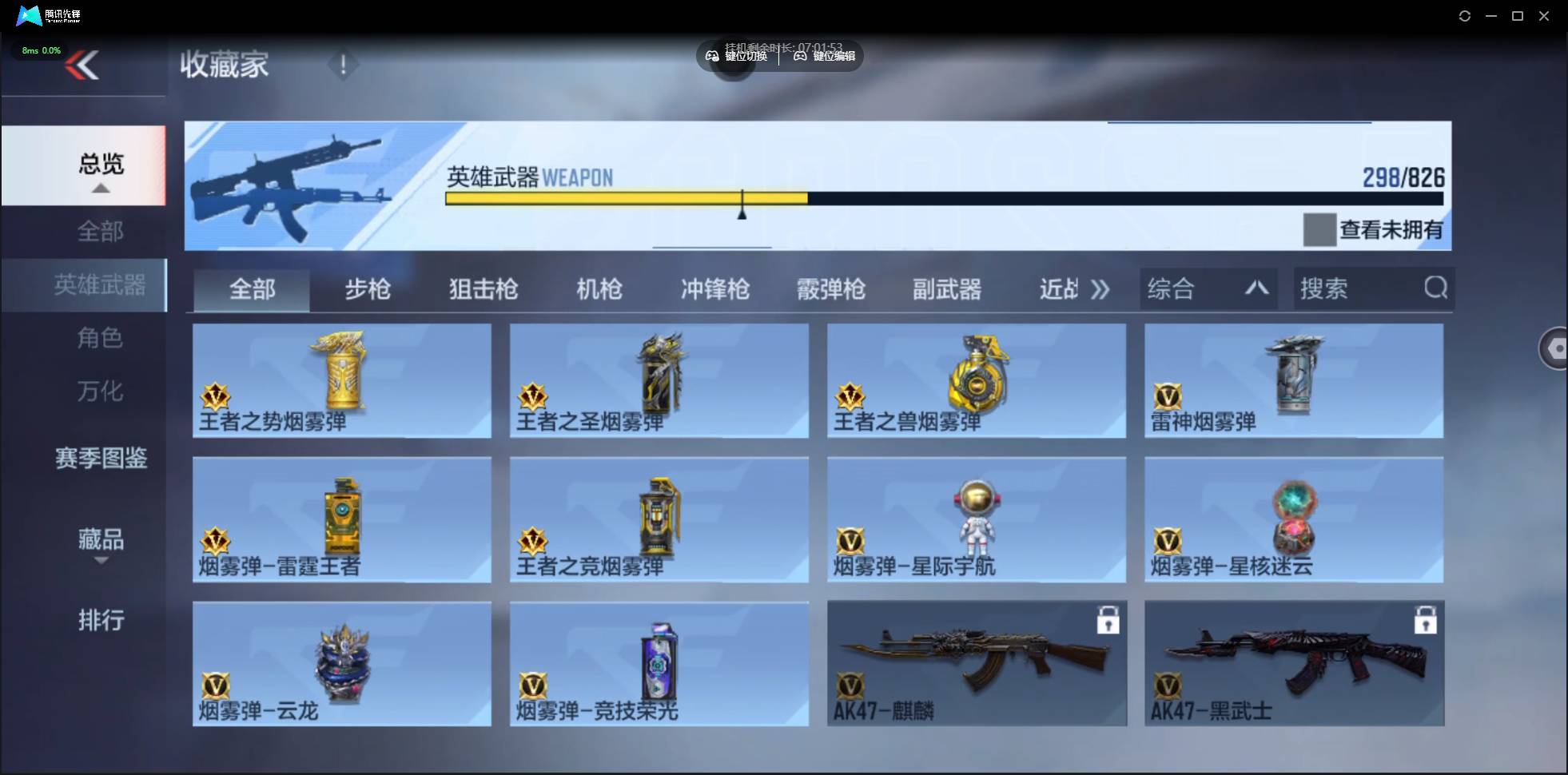Click the exclamation icon beside 收藏家 title
The width and height of the screenshot is (1568, 775).
[344, 64]
